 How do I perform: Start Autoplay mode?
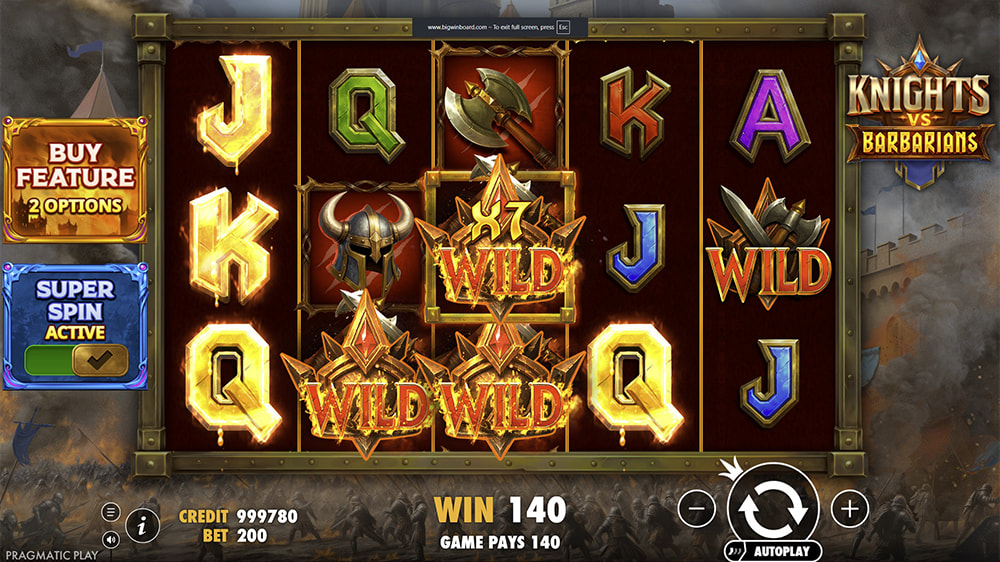pos(774,551)
